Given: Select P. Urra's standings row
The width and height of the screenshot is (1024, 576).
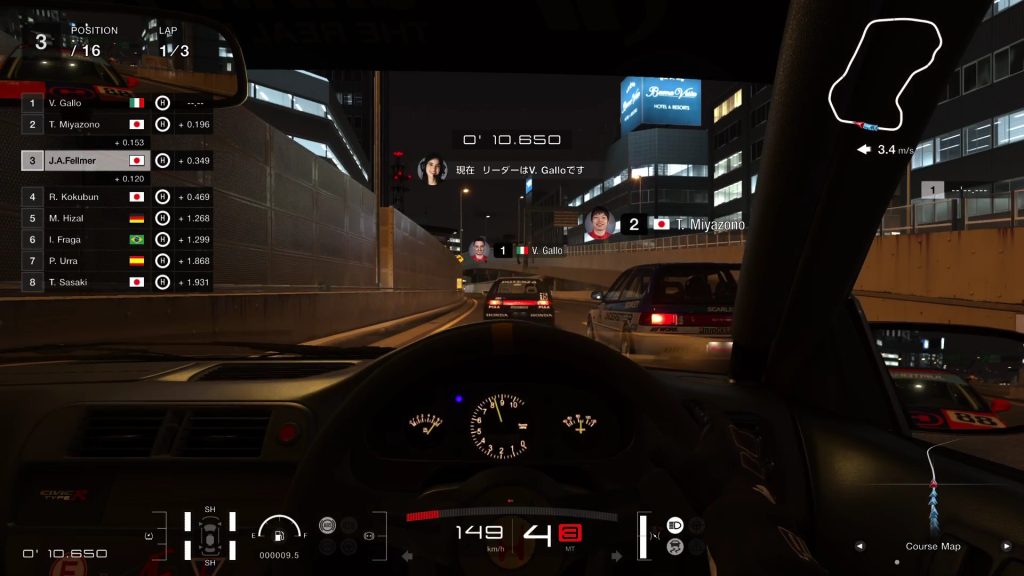Looking at the screenshot, I should [85, 261].
